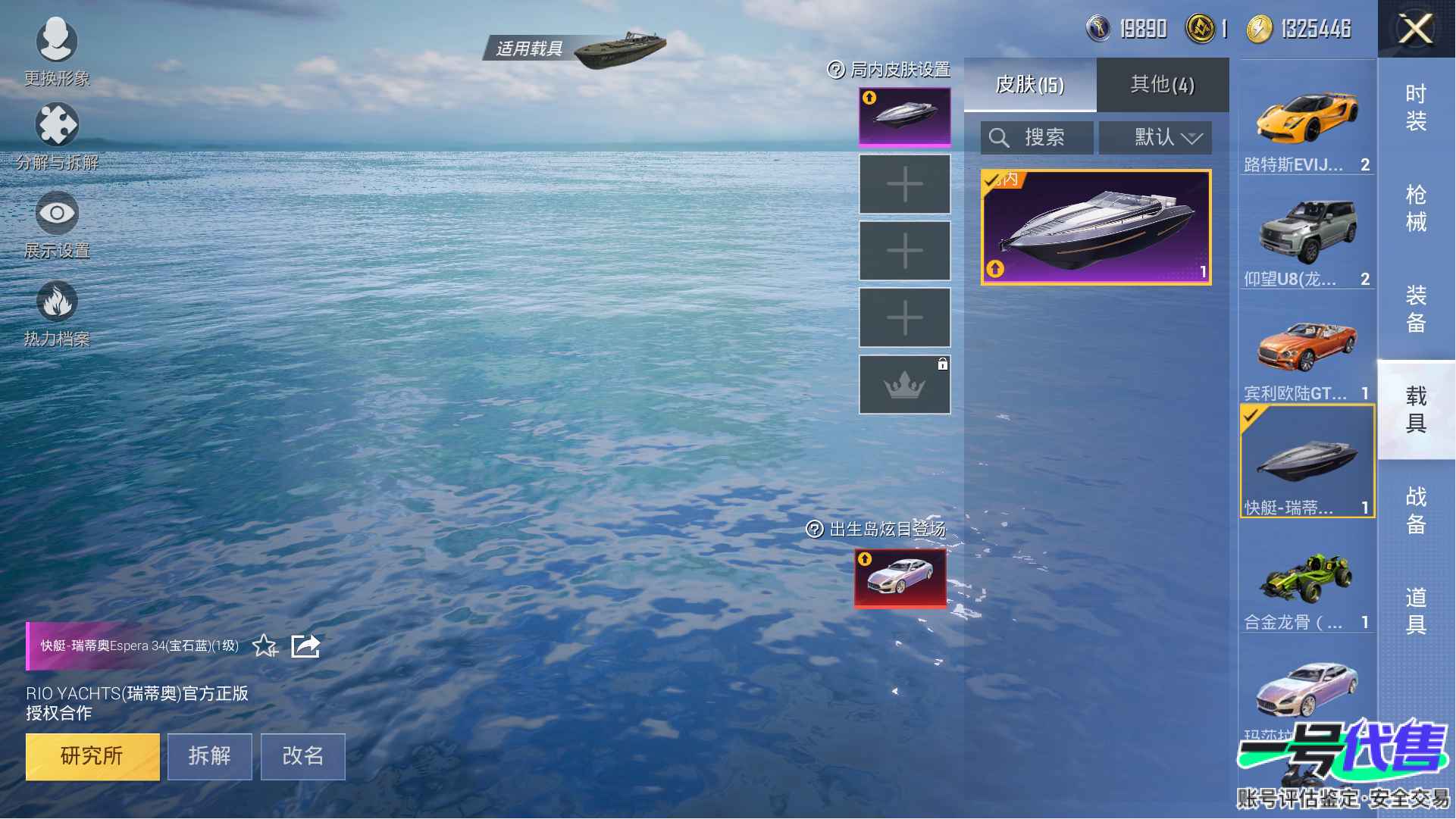Screen dimensions: 1456x819
Task: Select the 战备 category tab
Action: click(x=1415, y=511)
